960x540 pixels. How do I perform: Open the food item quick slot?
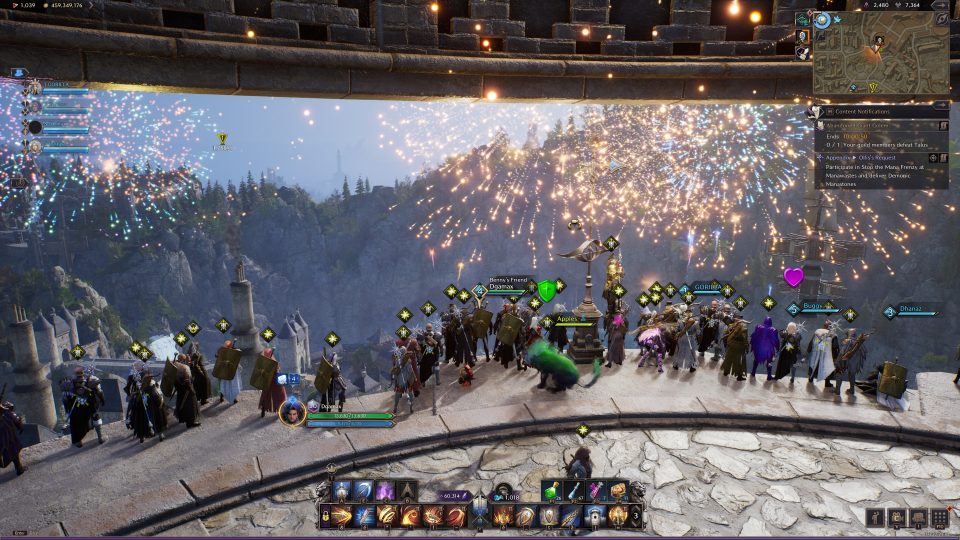[x=617, y=490]
